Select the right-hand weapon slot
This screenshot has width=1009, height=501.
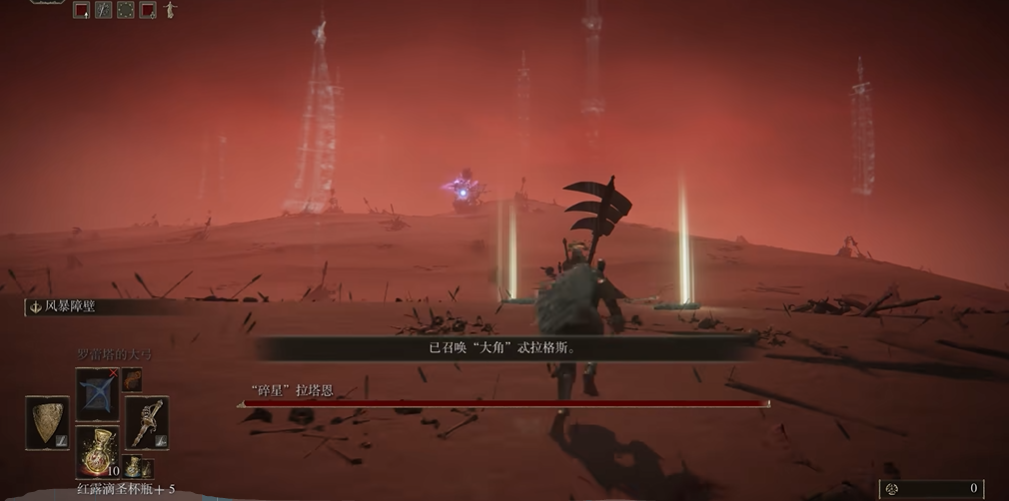pos(146,421)
